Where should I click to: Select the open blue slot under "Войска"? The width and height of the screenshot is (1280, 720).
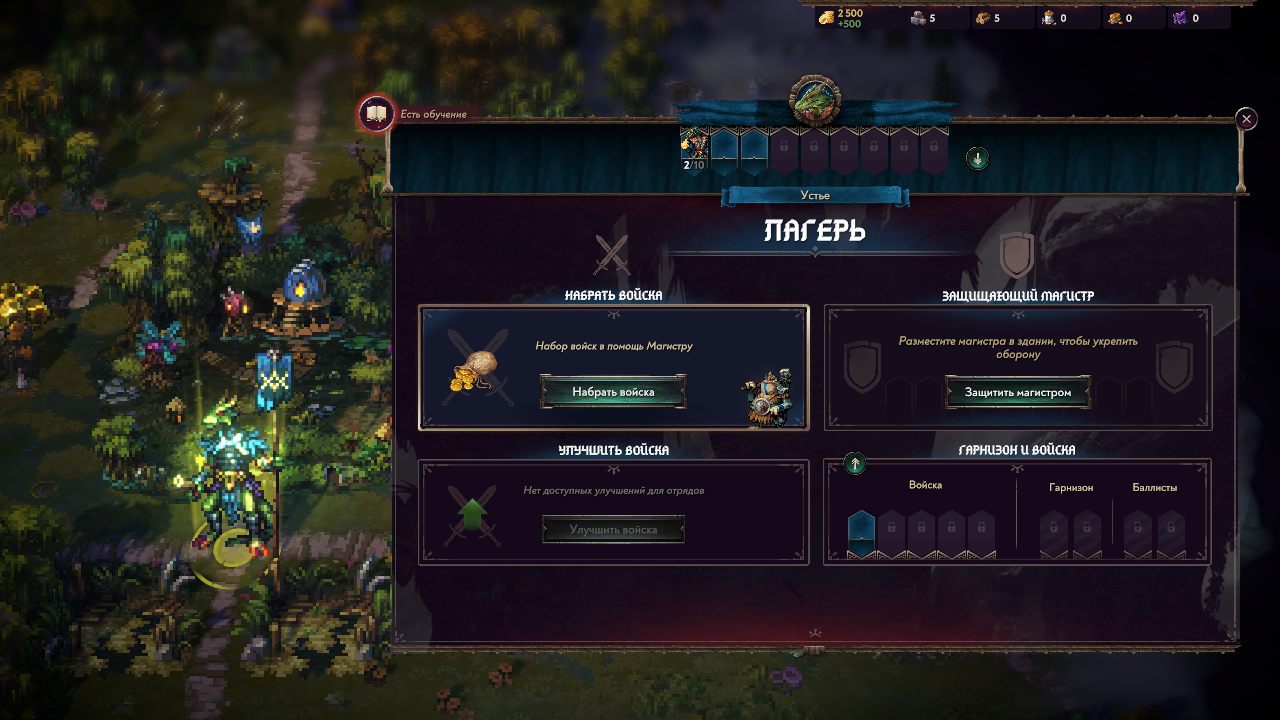(x=861, y=531)
